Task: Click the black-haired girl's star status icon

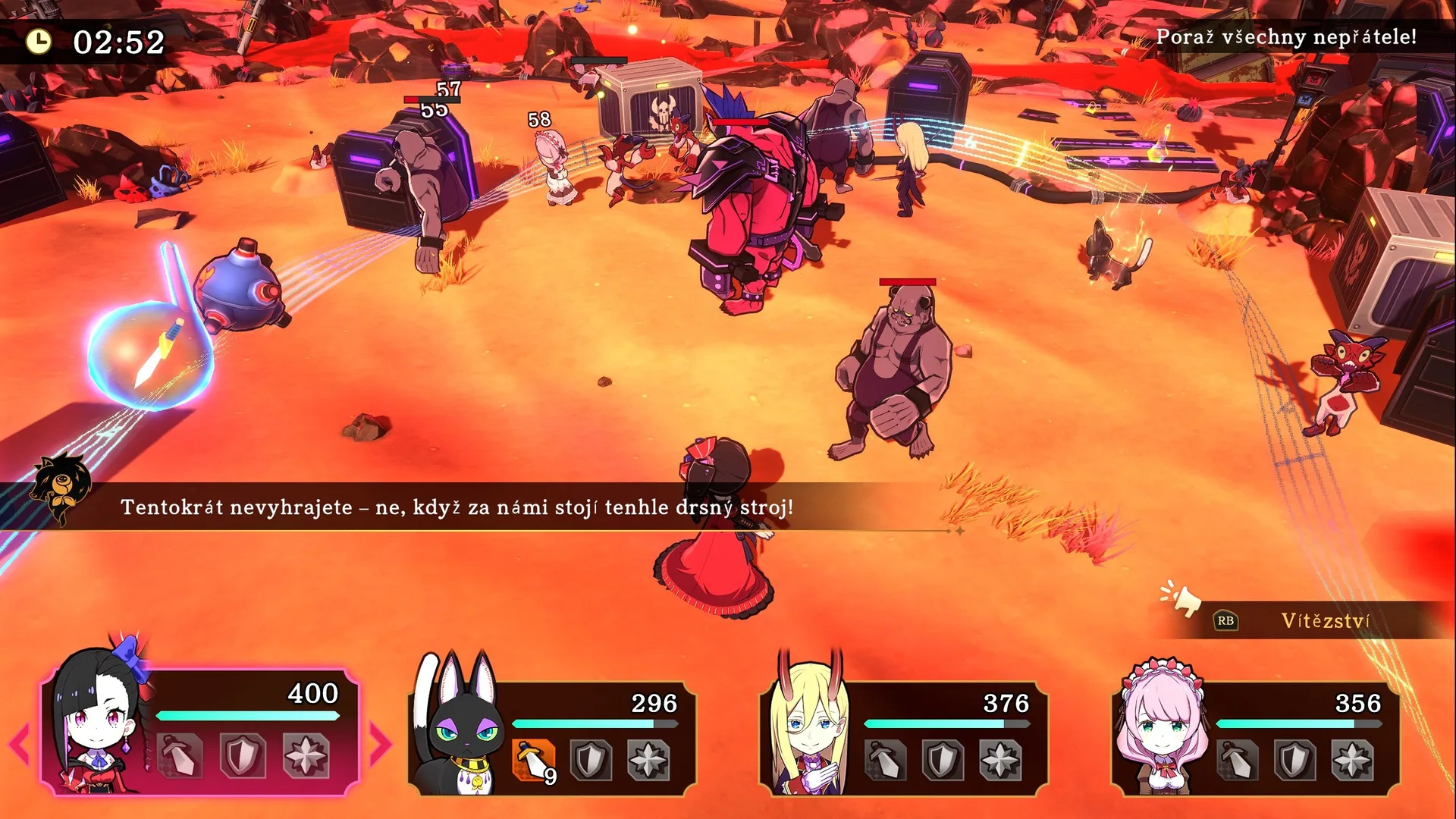Action: [306, 755]
